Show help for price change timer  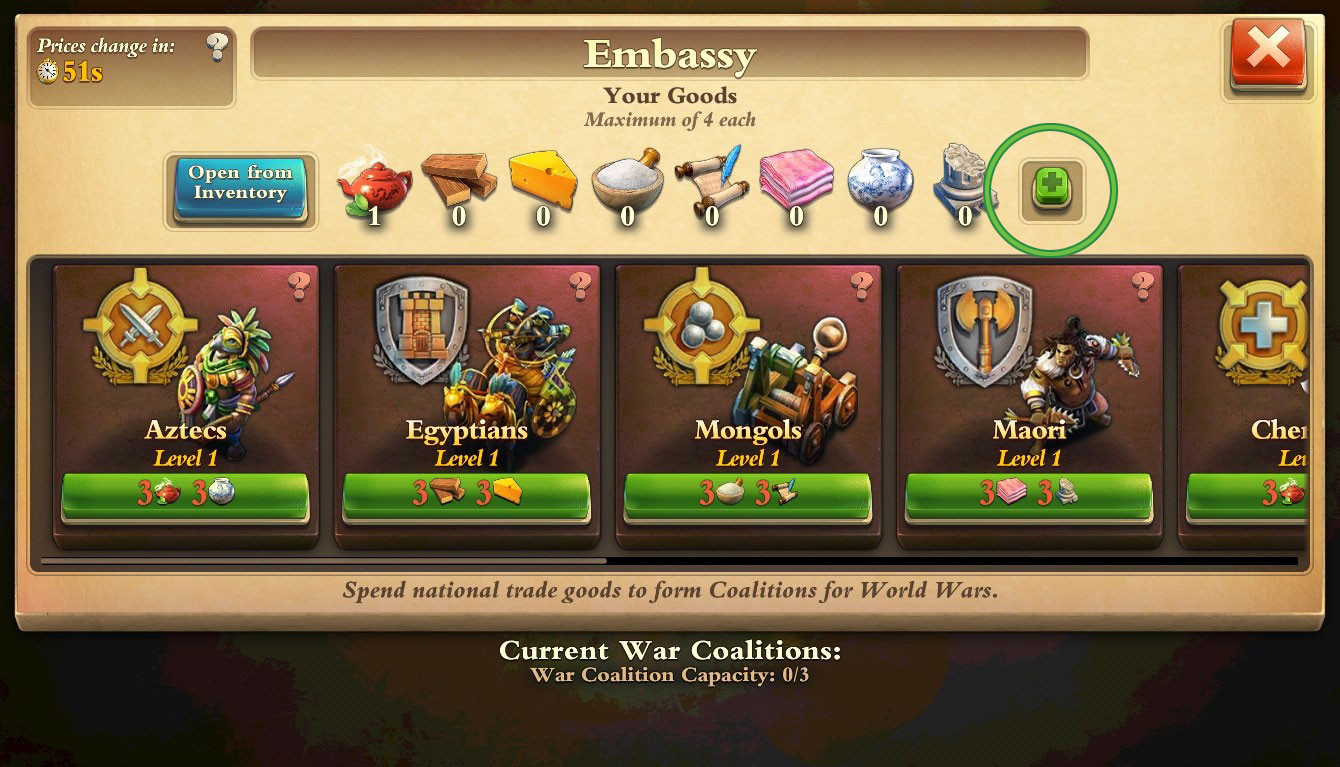217,47
